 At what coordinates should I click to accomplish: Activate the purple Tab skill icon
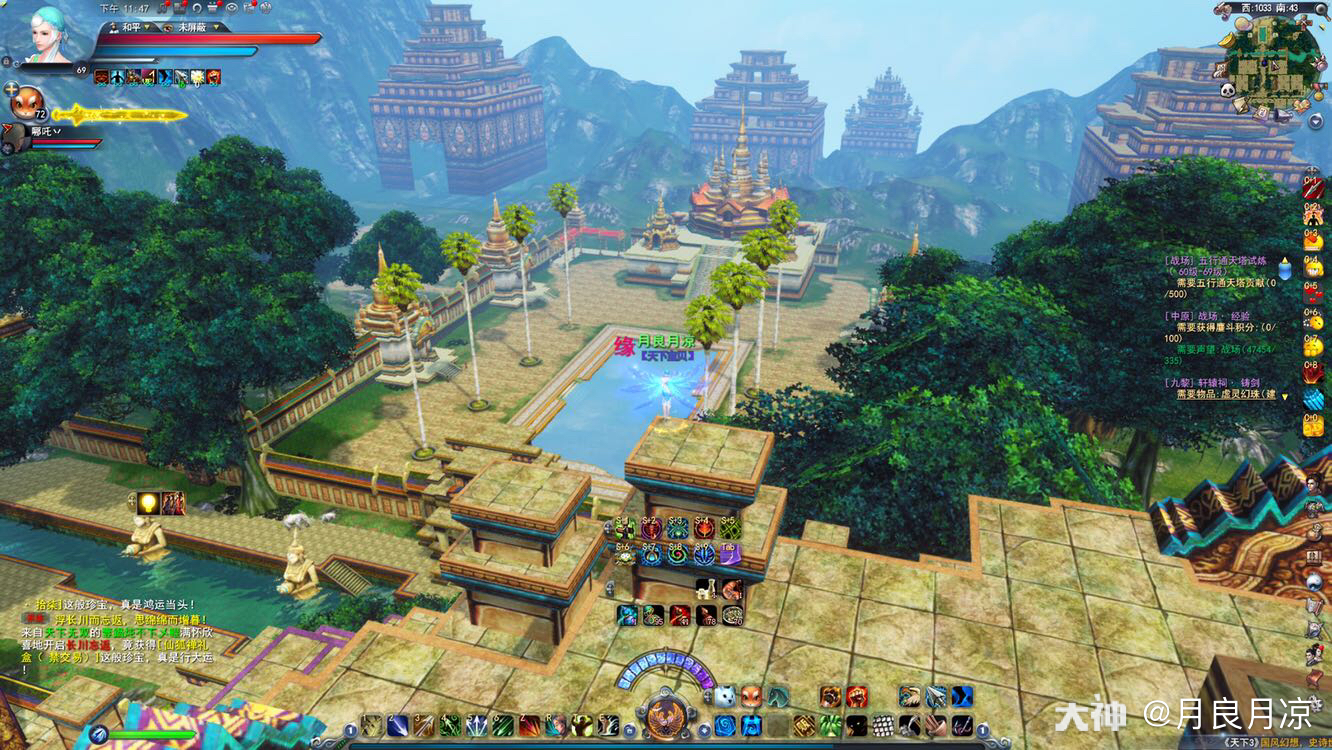pyautogui.click(x=730, y=554)
